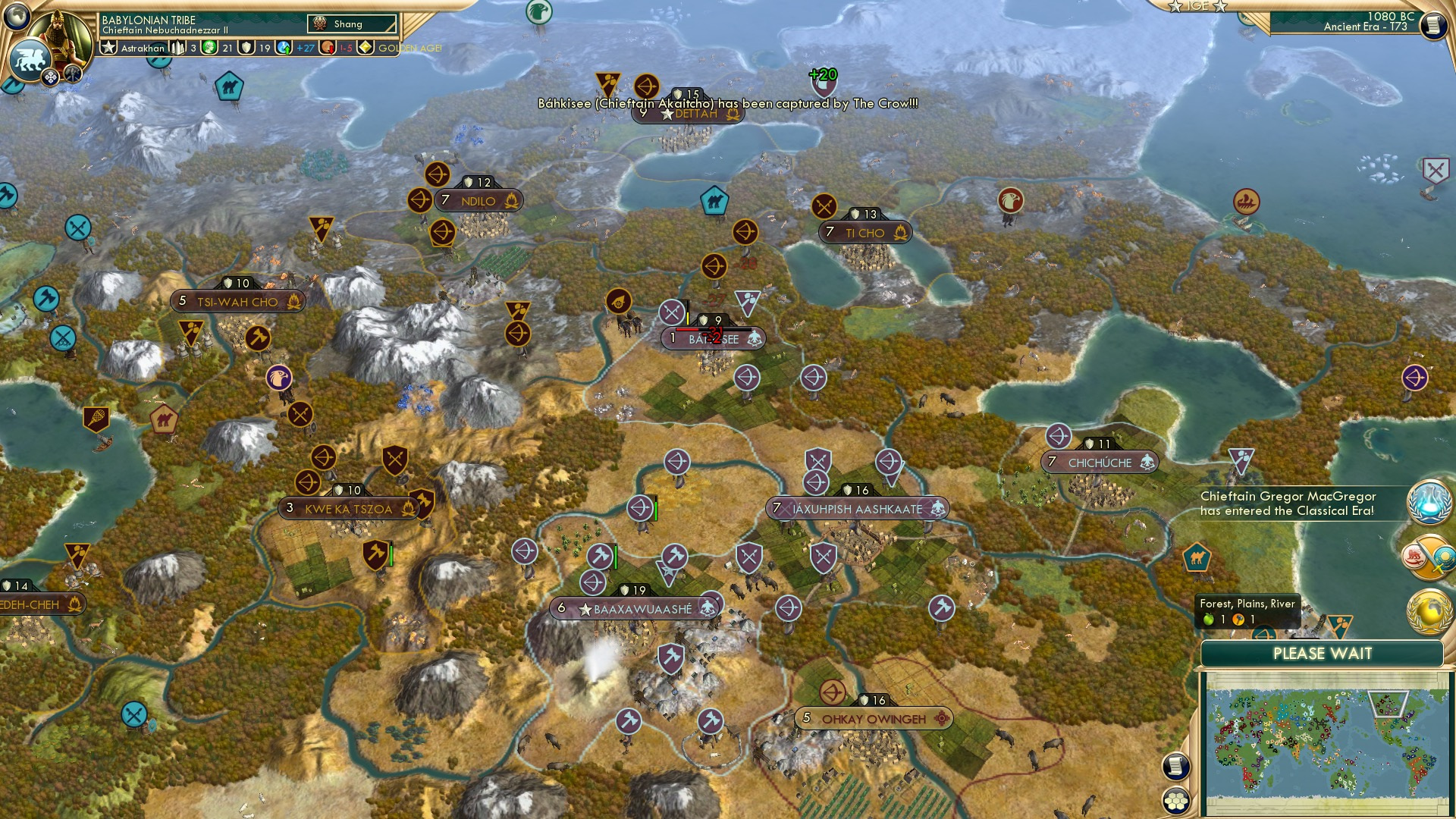Screen dimensions: 1456x819
Task: Open the scroll menu beside the date
Action: (1432, 25)
